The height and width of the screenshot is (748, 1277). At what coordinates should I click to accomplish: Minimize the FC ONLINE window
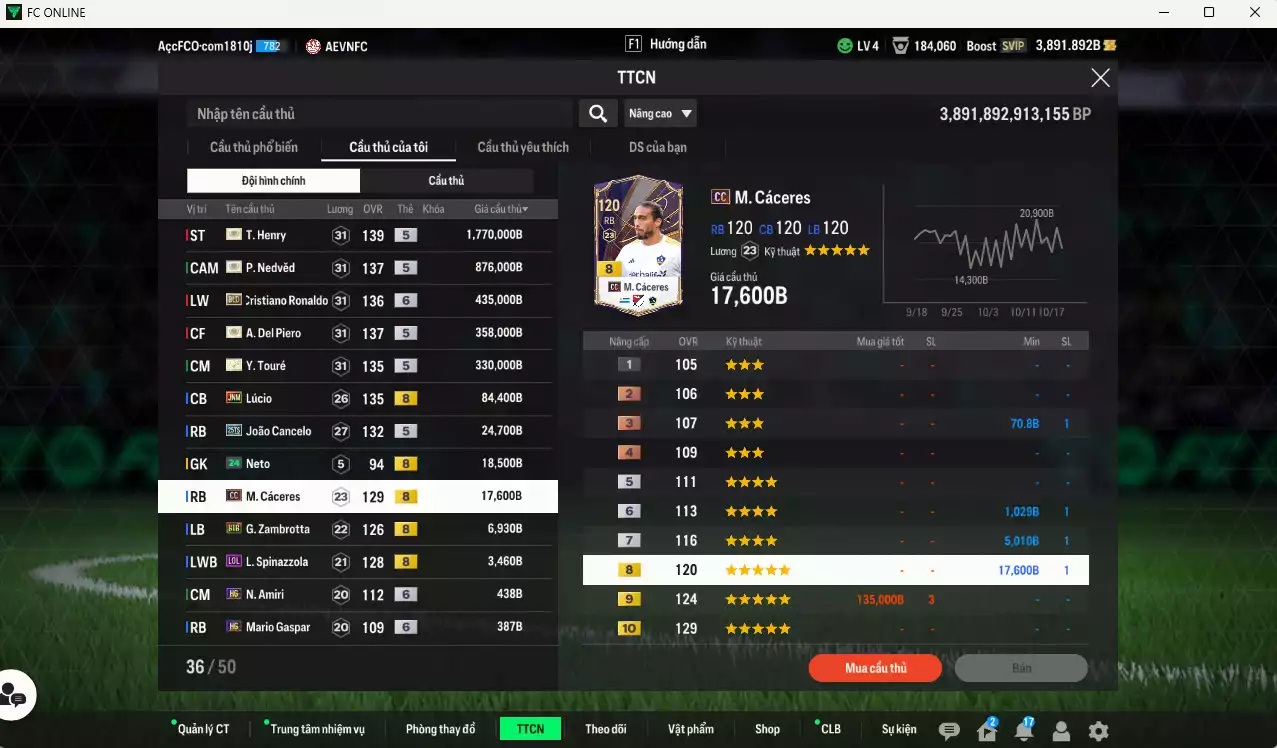tap(1162, 13)
